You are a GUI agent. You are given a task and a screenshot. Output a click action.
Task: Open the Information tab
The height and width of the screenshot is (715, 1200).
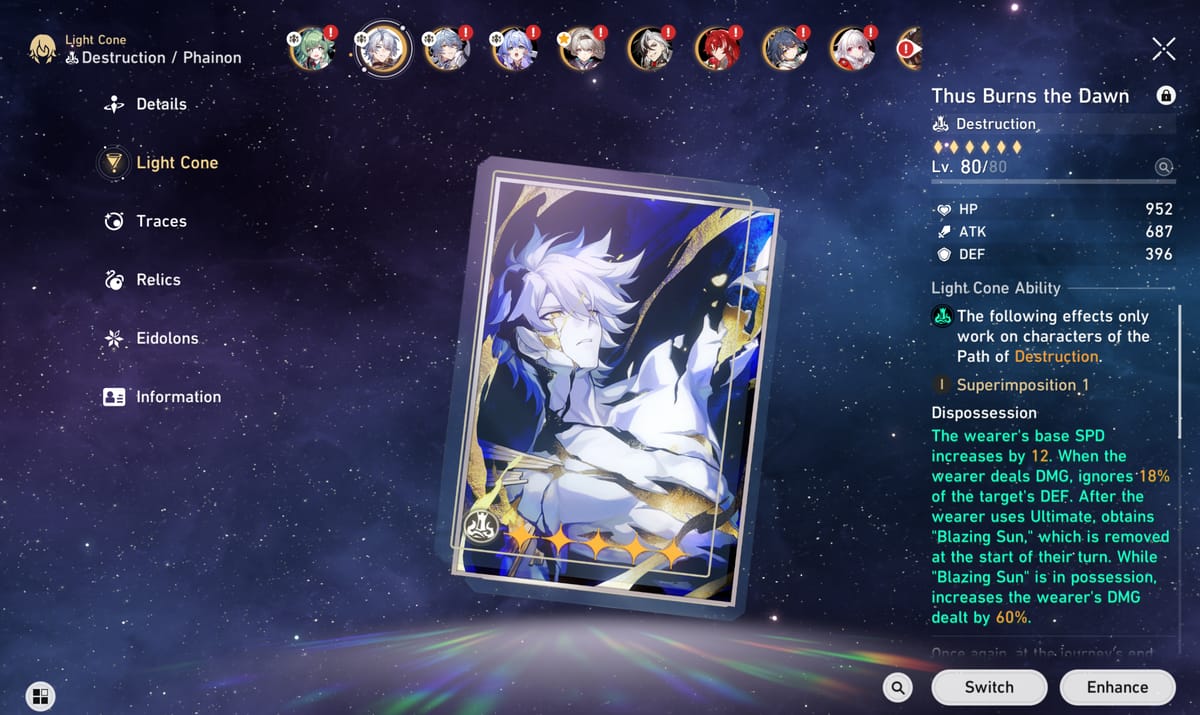coord(177,397)
